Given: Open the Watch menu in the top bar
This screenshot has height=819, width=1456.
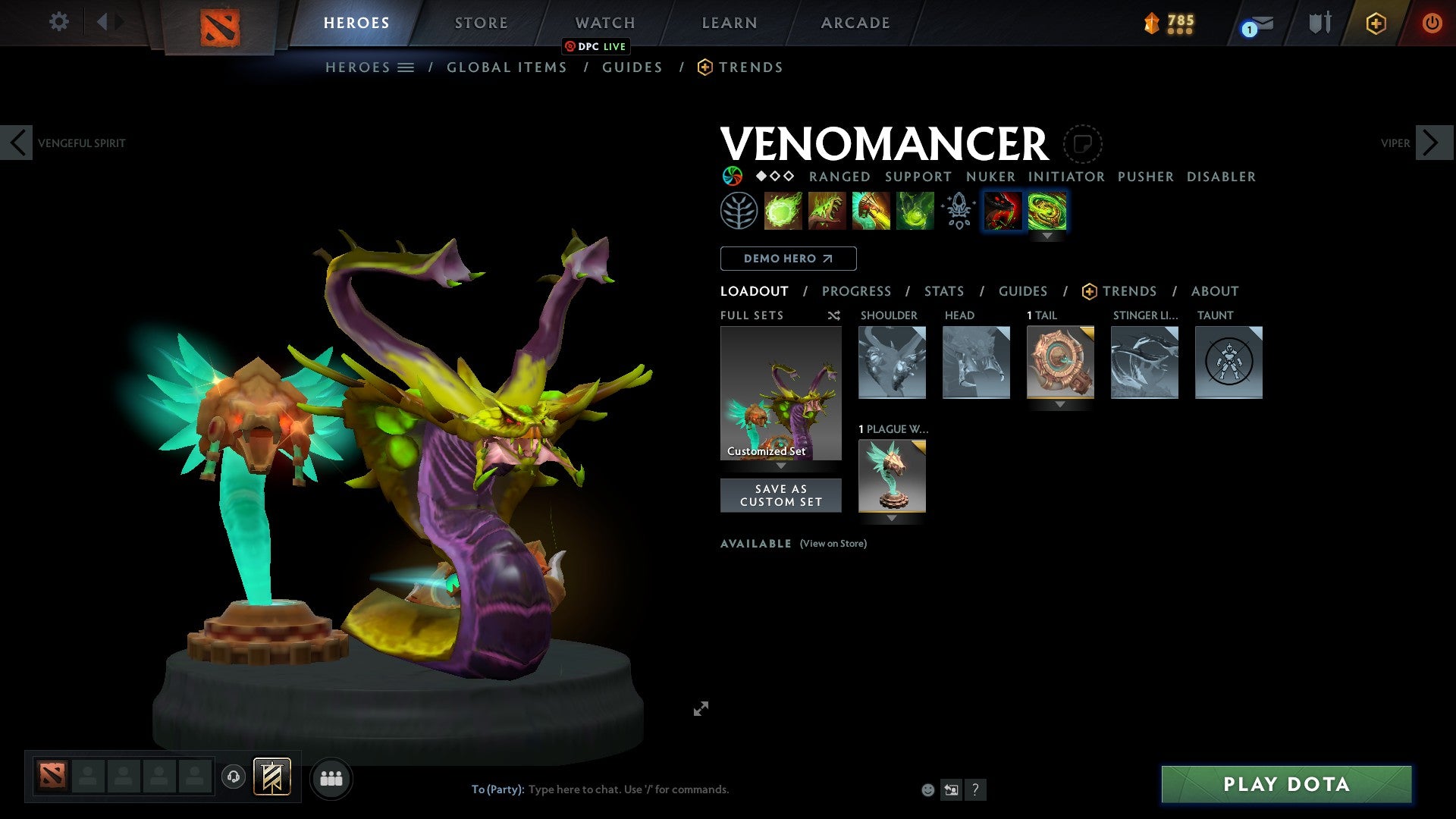Looking at the screenshot, I should pyautogui.click(x=604, y=22).
